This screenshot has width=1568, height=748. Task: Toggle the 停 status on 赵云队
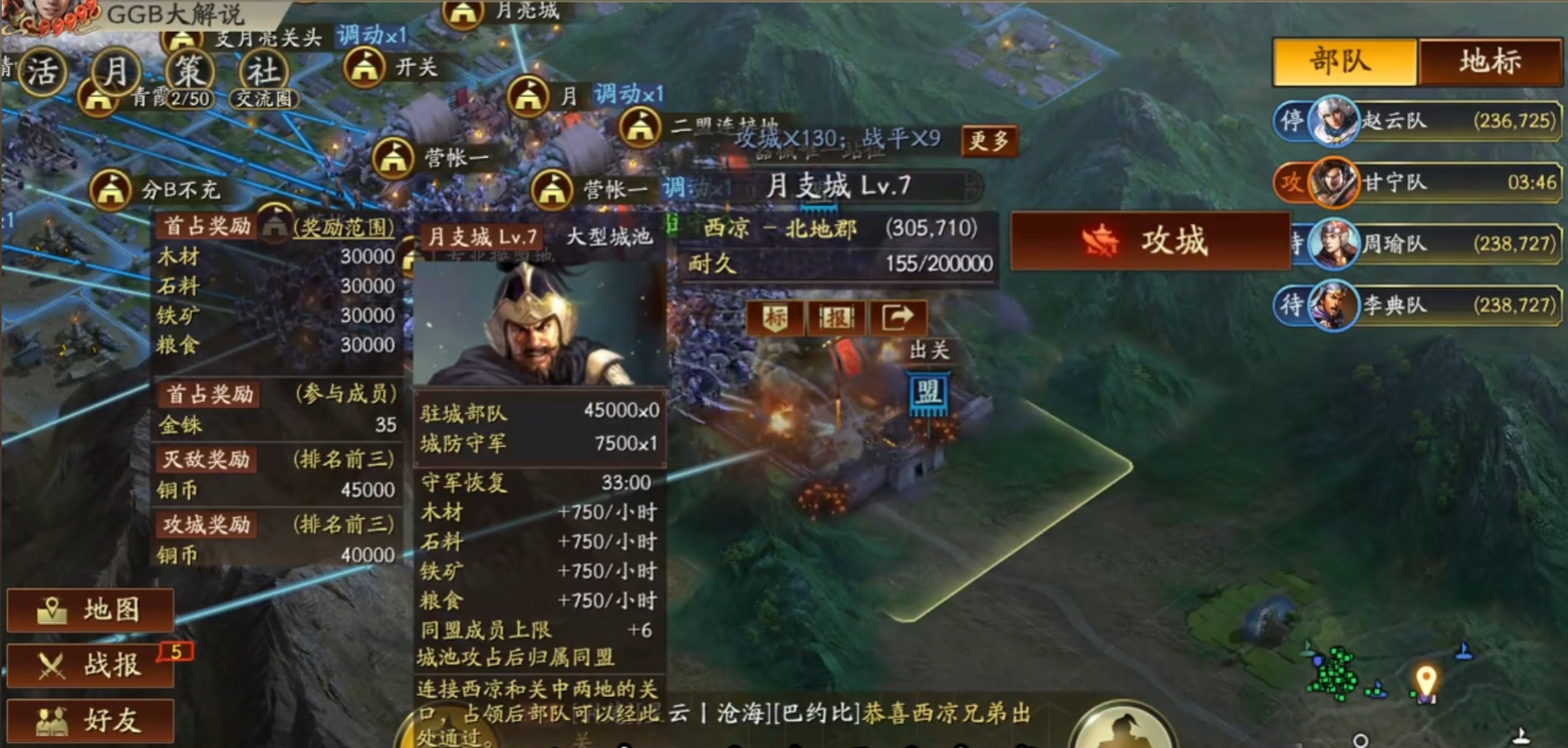(x=1291, y=121)
